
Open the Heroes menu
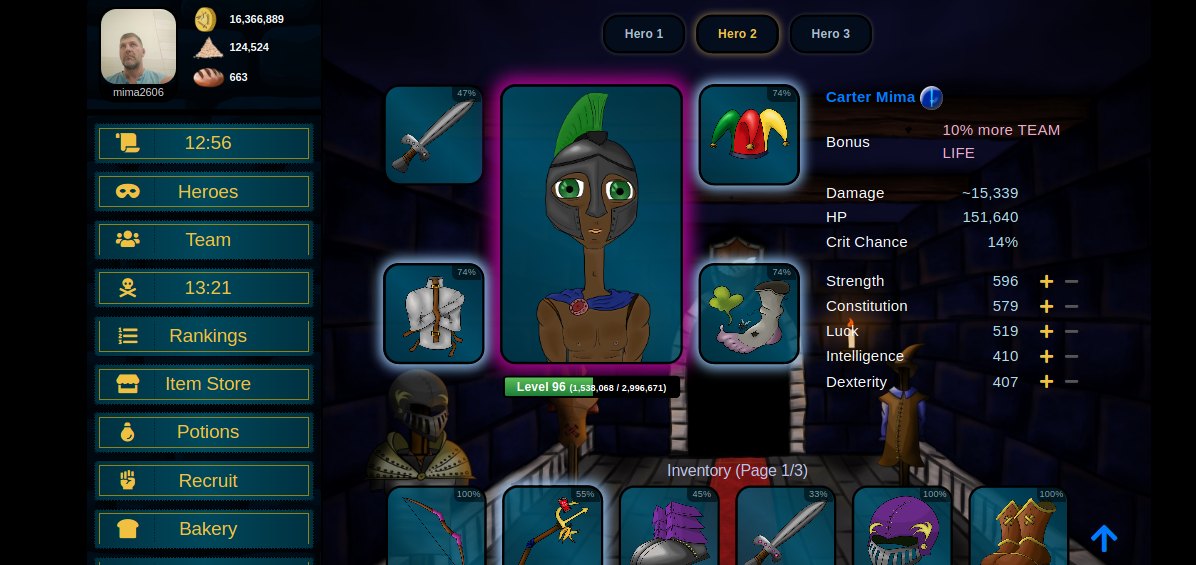(204, 192)
